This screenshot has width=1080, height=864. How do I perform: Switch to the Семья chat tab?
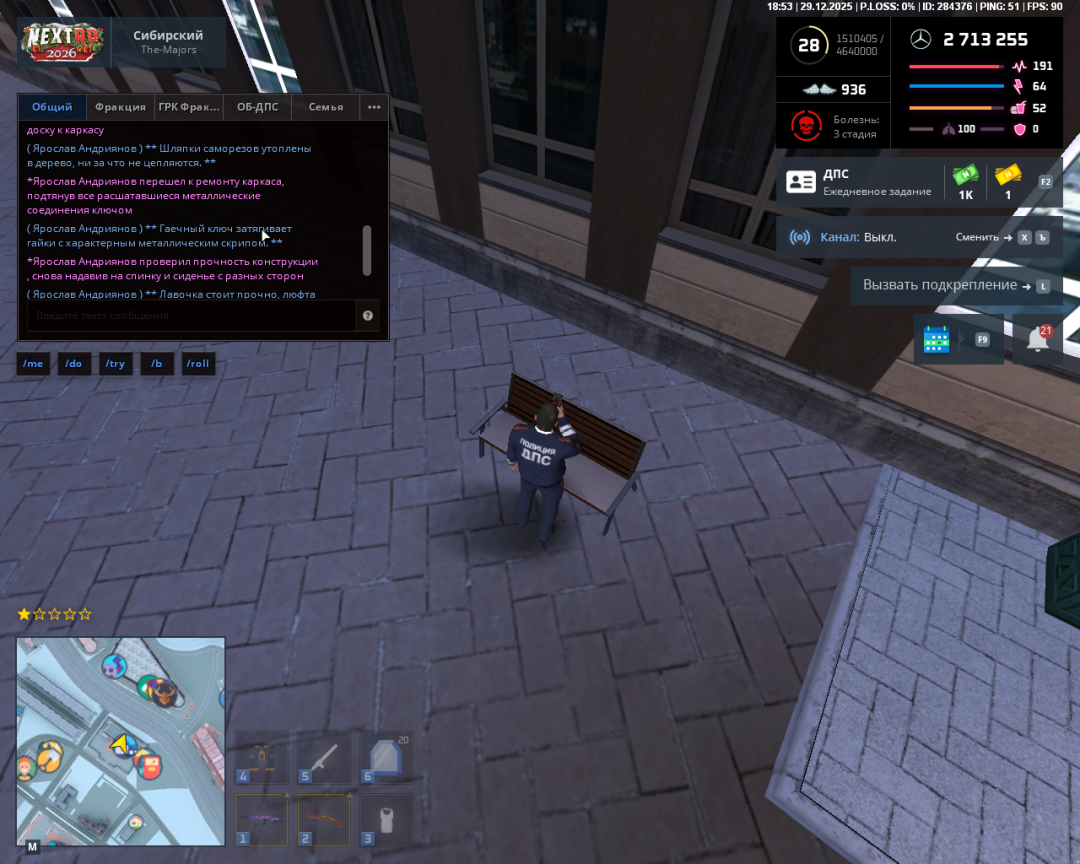[326, 107]
